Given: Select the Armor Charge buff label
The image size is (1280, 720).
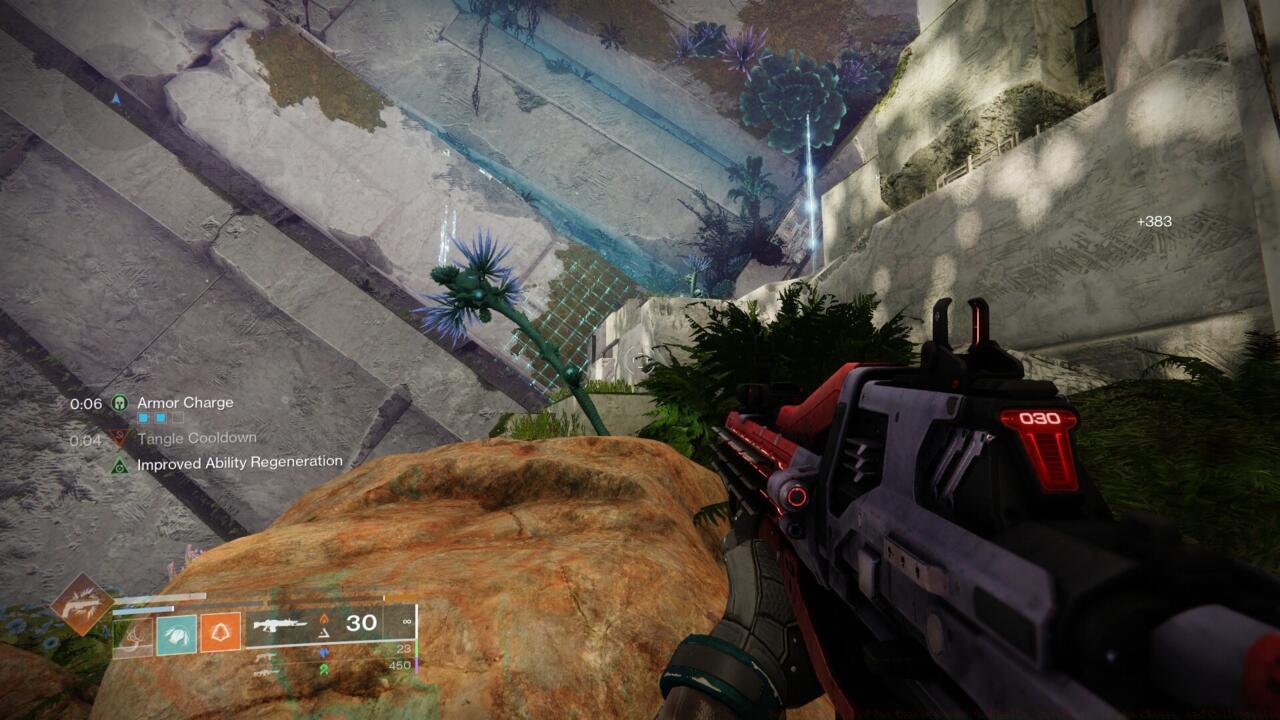Looking at the screenshot, I should point(186,402).
